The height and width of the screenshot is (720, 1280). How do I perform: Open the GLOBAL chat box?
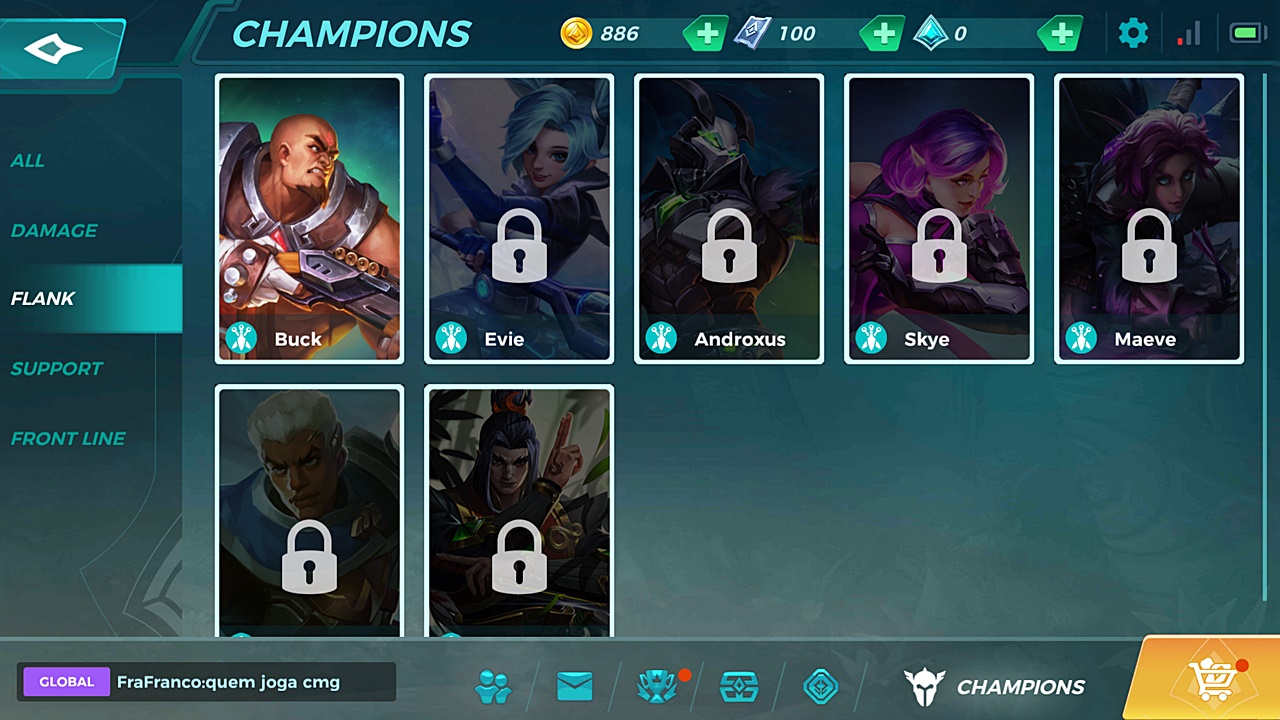[207, 682]
